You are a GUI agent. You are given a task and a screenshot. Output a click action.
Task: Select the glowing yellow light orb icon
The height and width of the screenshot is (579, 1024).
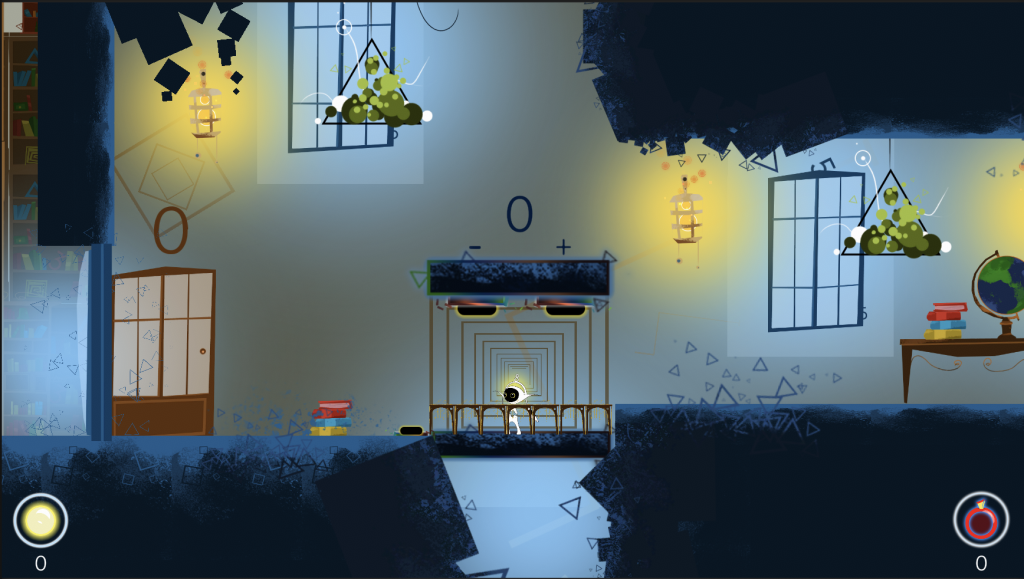coord(40,520)
